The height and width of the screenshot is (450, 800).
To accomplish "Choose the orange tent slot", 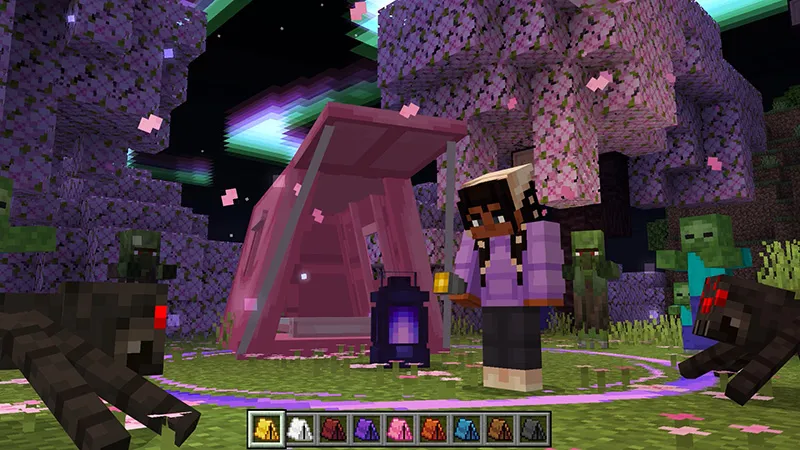I will (434, 430).
